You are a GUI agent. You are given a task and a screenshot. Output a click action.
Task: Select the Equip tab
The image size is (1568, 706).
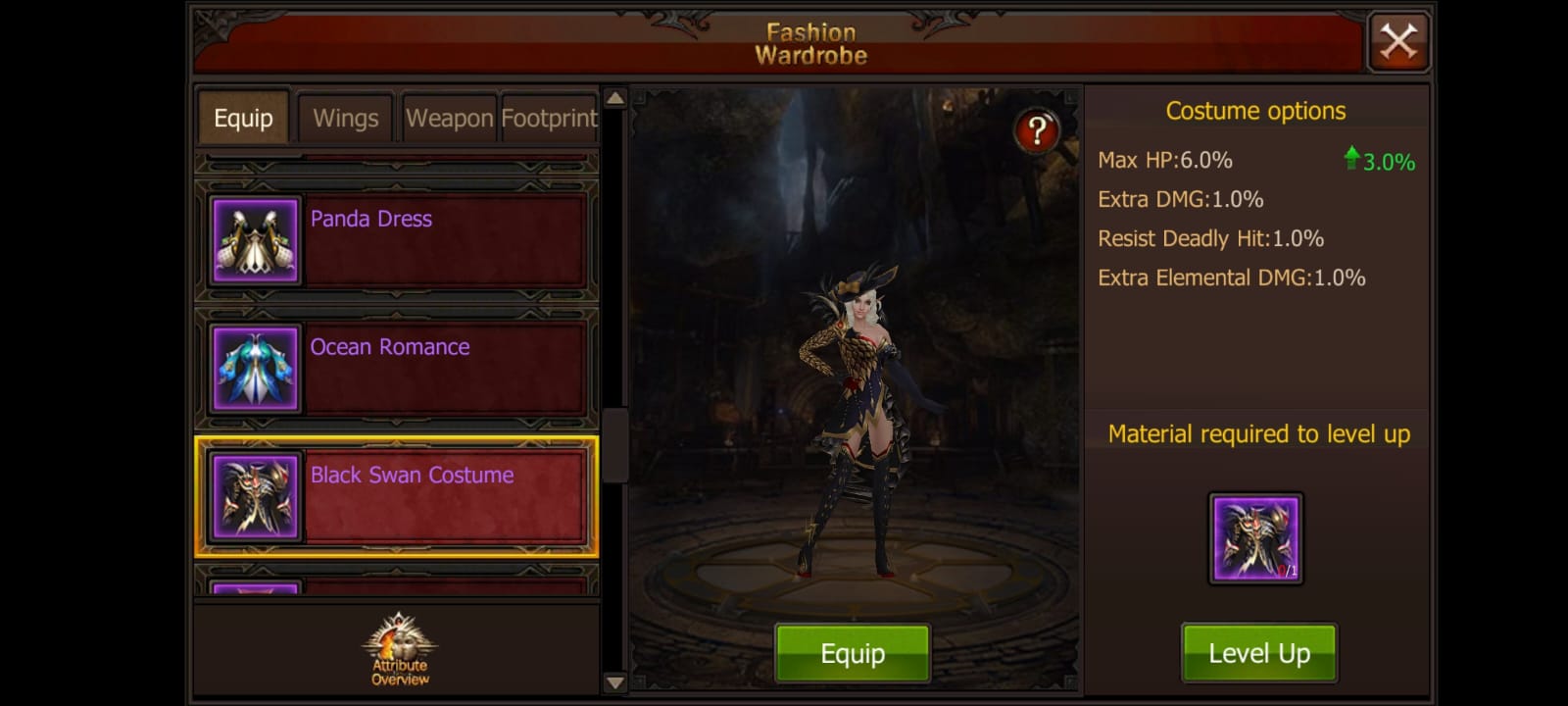tap(243, 119)
